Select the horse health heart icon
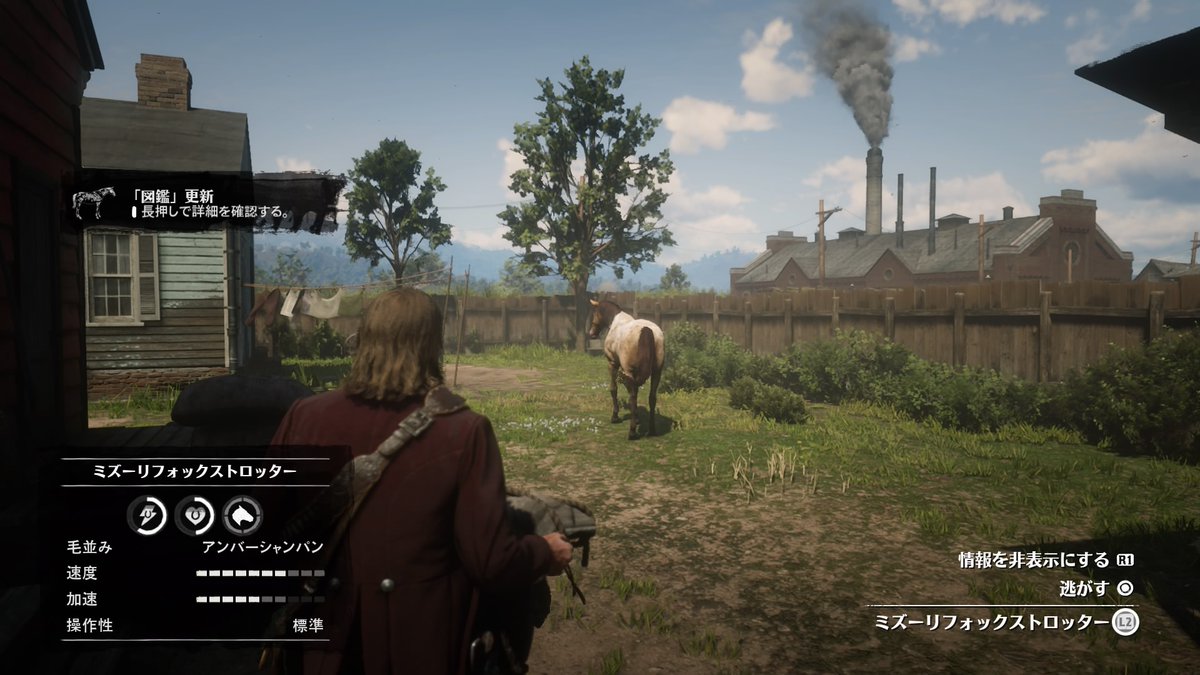 194,516
